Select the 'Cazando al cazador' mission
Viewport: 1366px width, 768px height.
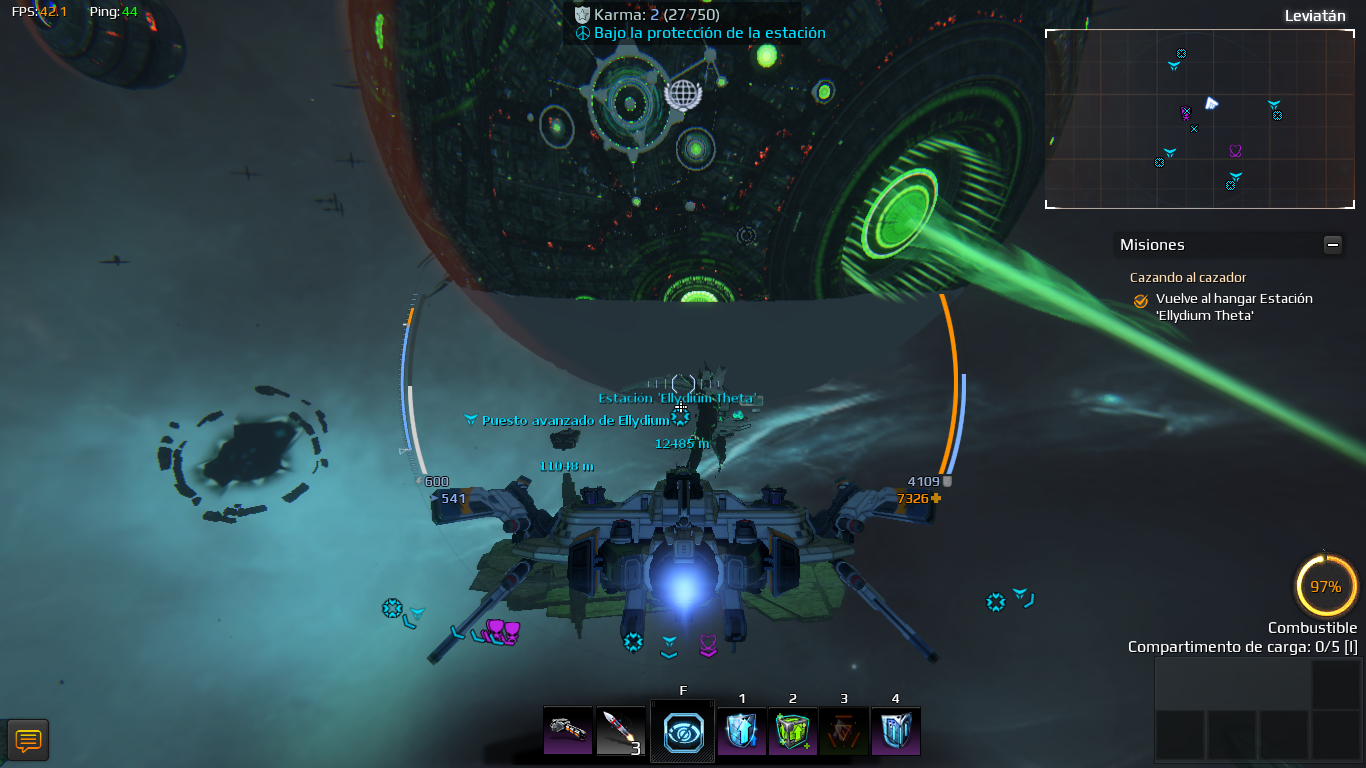(x=1188, y=277)
